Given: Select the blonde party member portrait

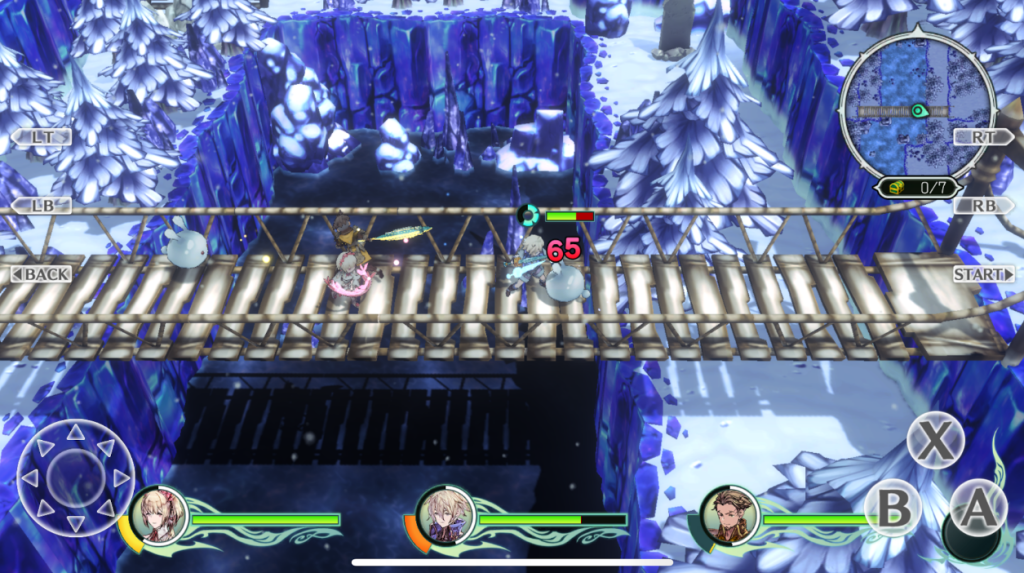Looking at the screenshot, I should [160, 516].
